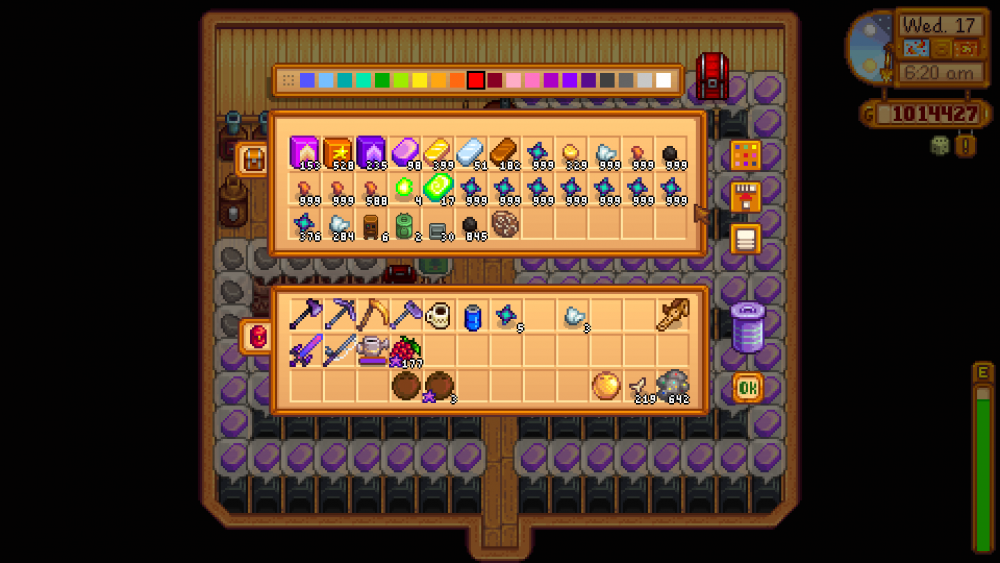The height and width of the screenshot is (563, 1000).
Task: Take the stack of 399 gold bars
Action: point(437,153)
